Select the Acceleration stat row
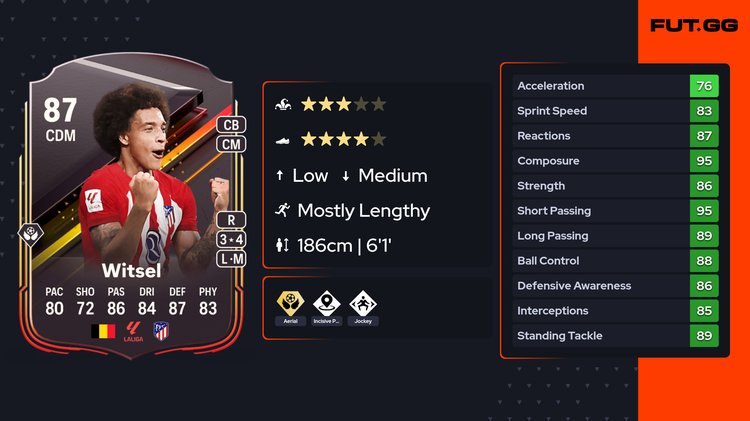The width and height of the screenshot is (750, 421). [615, 86]
